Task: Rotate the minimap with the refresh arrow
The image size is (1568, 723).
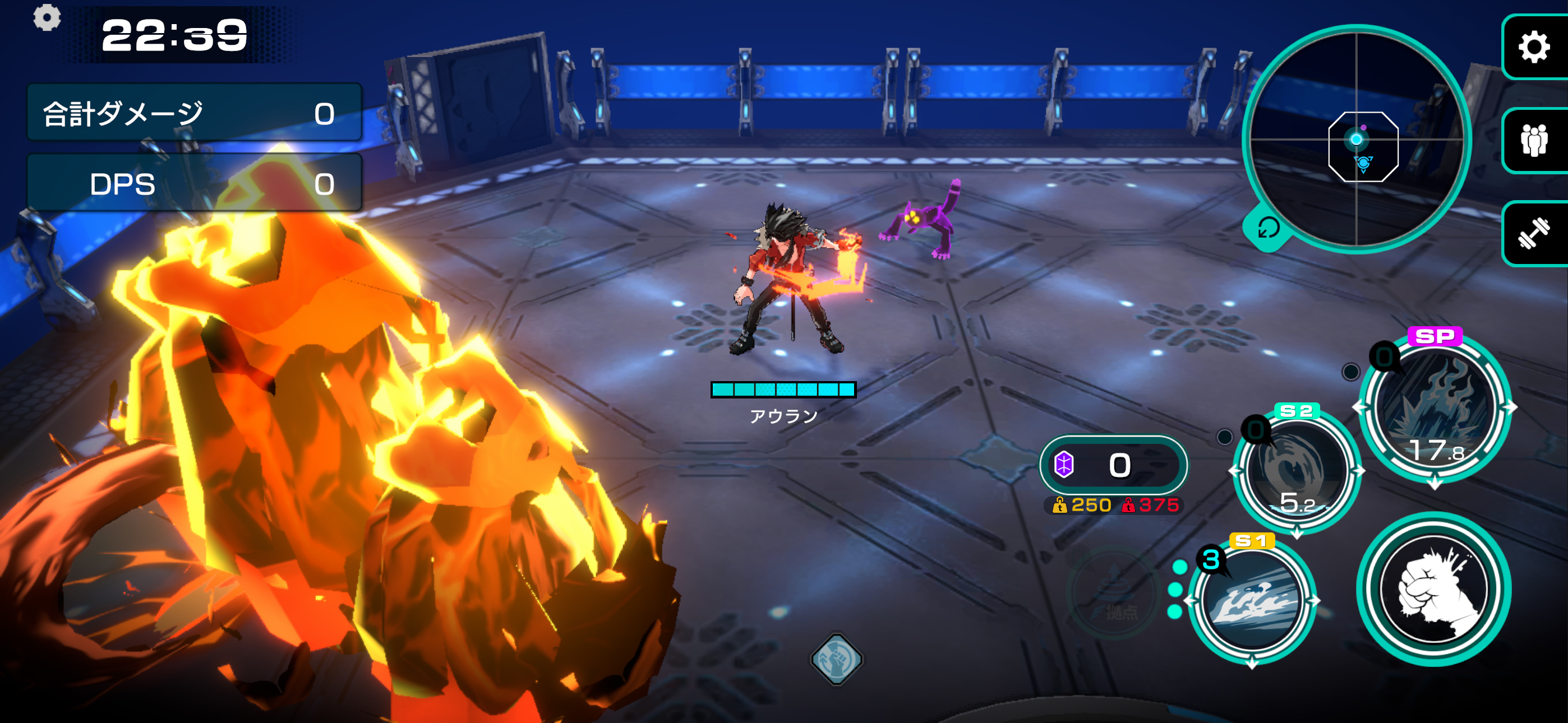Action: [1269, 228]
